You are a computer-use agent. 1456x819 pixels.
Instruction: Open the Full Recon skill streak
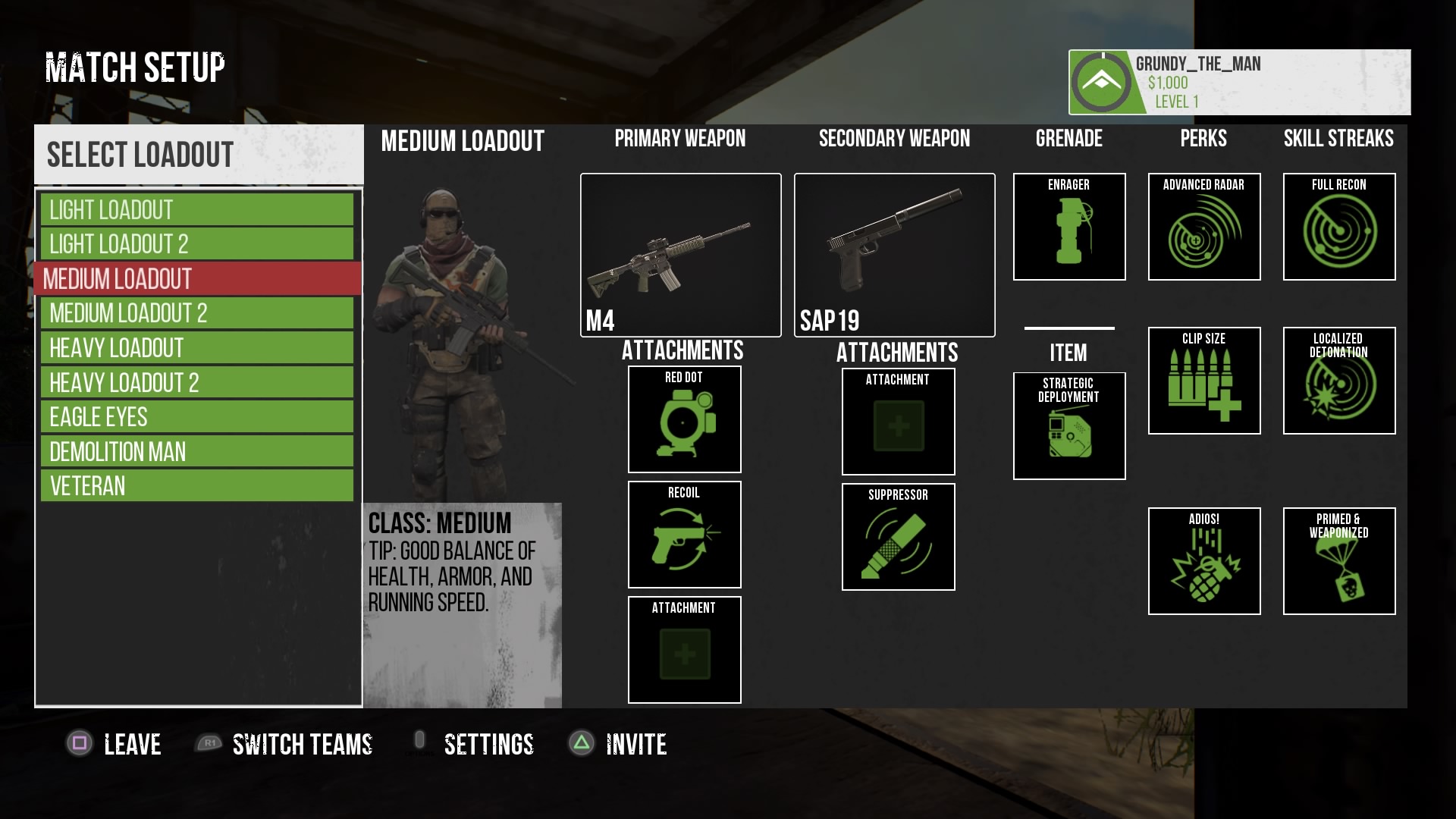[1339, 227]
